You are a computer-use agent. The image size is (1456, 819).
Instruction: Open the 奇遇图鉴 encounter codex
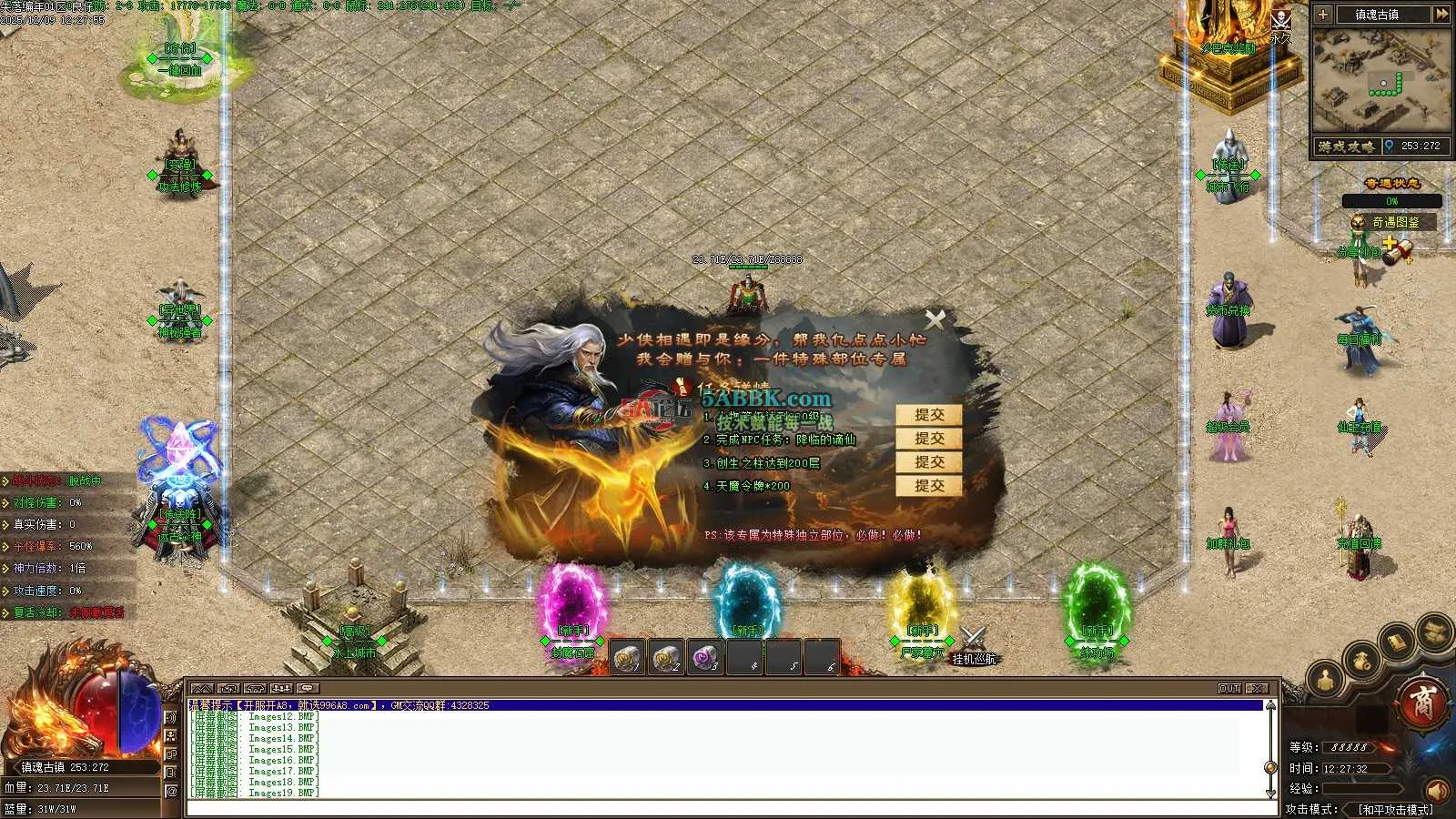1394,222
